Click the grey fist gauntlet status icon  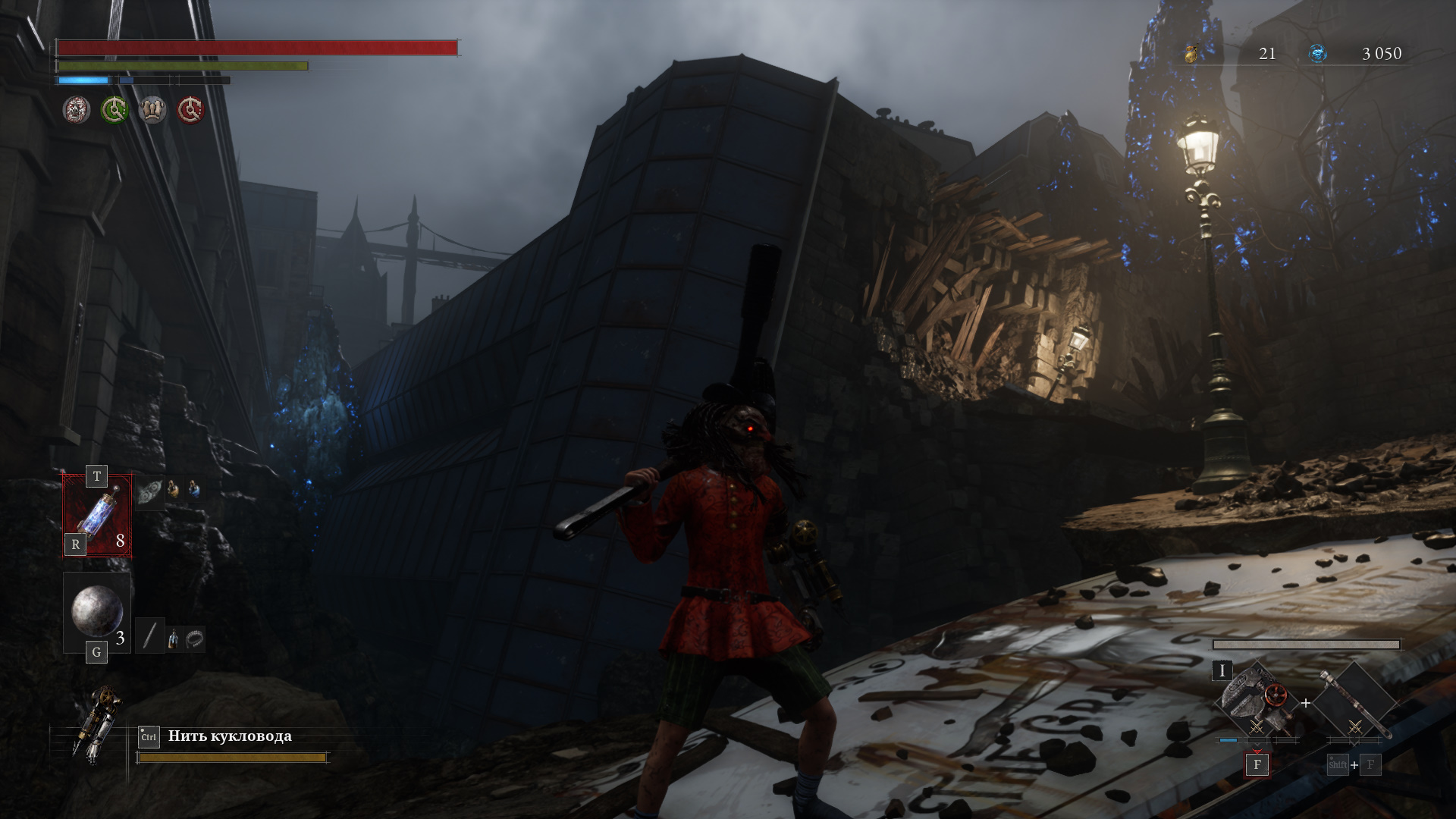152,111
